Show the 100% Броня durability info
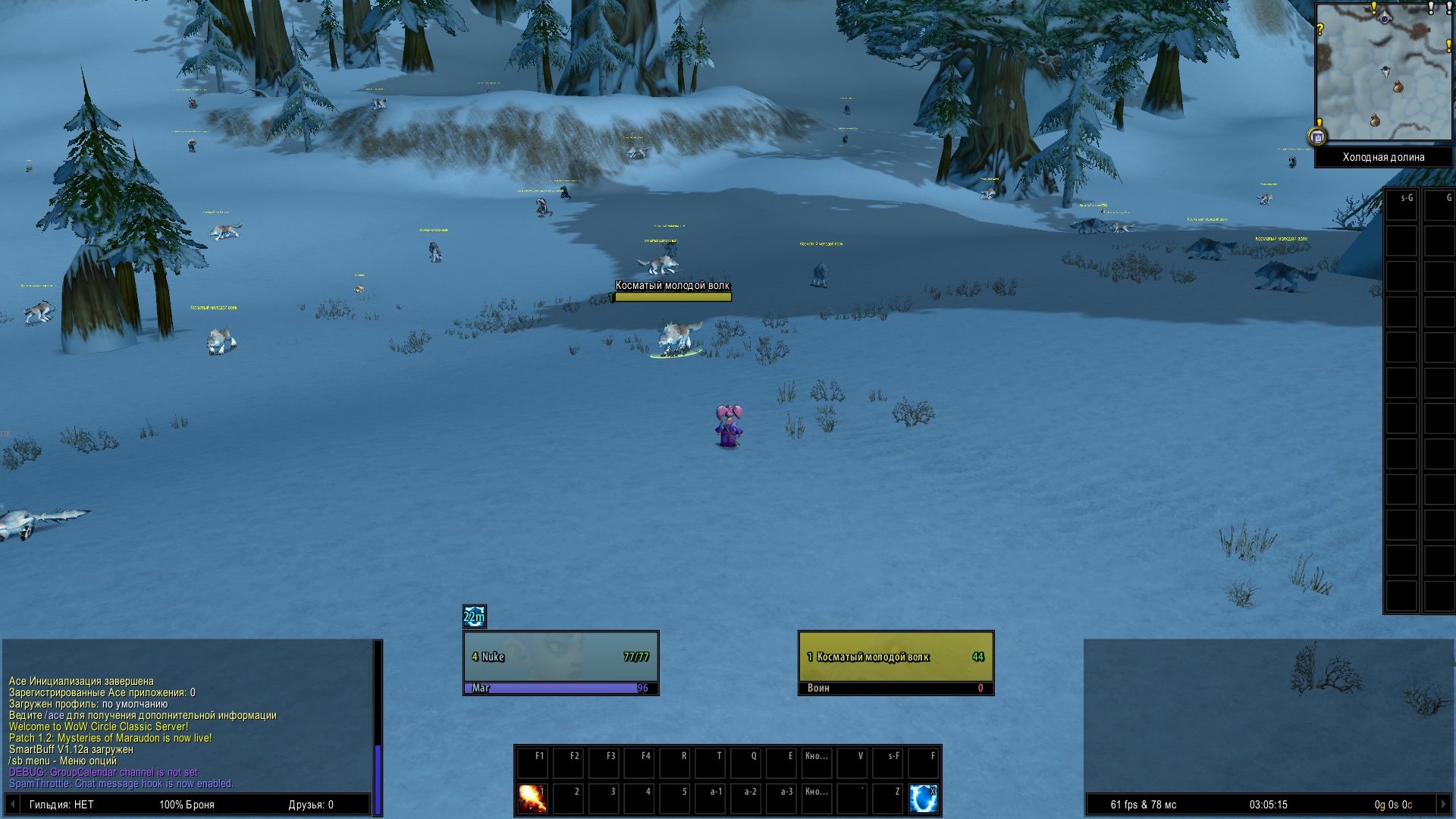Image resolution: width=1456 pixels, height=819 pixels. tap(187, 805)
